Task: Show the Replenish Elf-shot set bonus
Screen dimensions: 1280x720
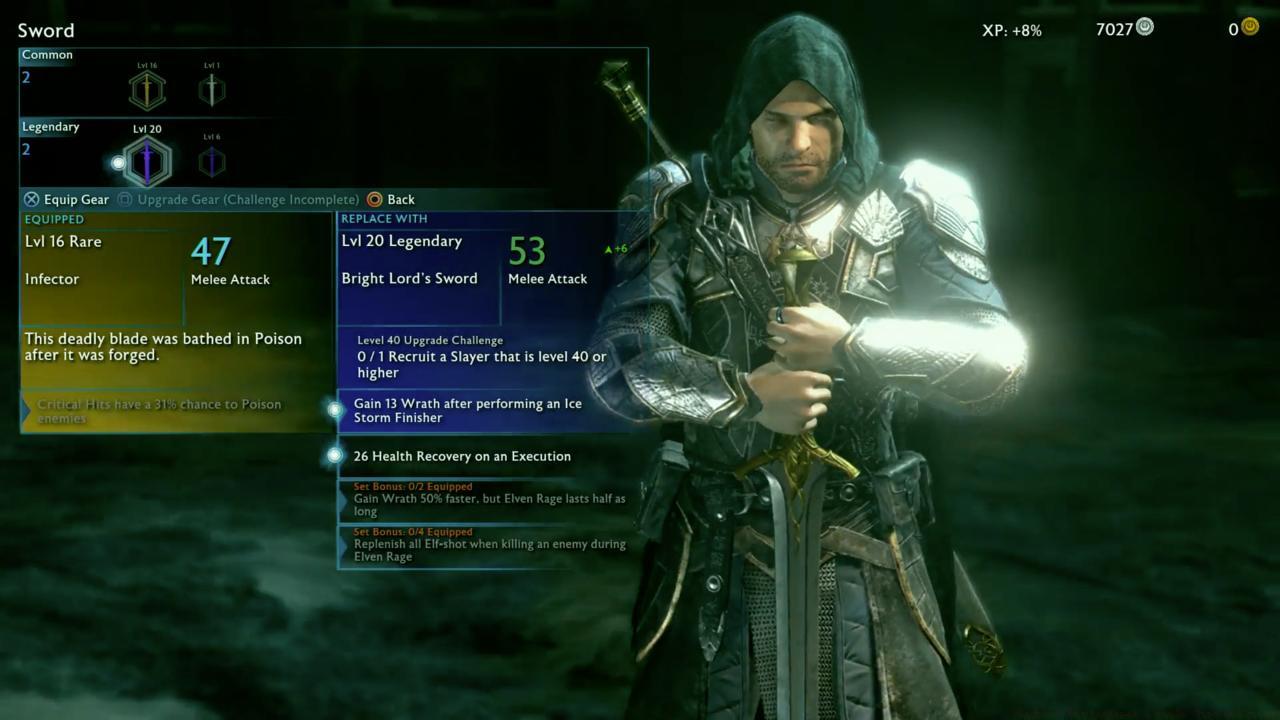Action: 488,545
